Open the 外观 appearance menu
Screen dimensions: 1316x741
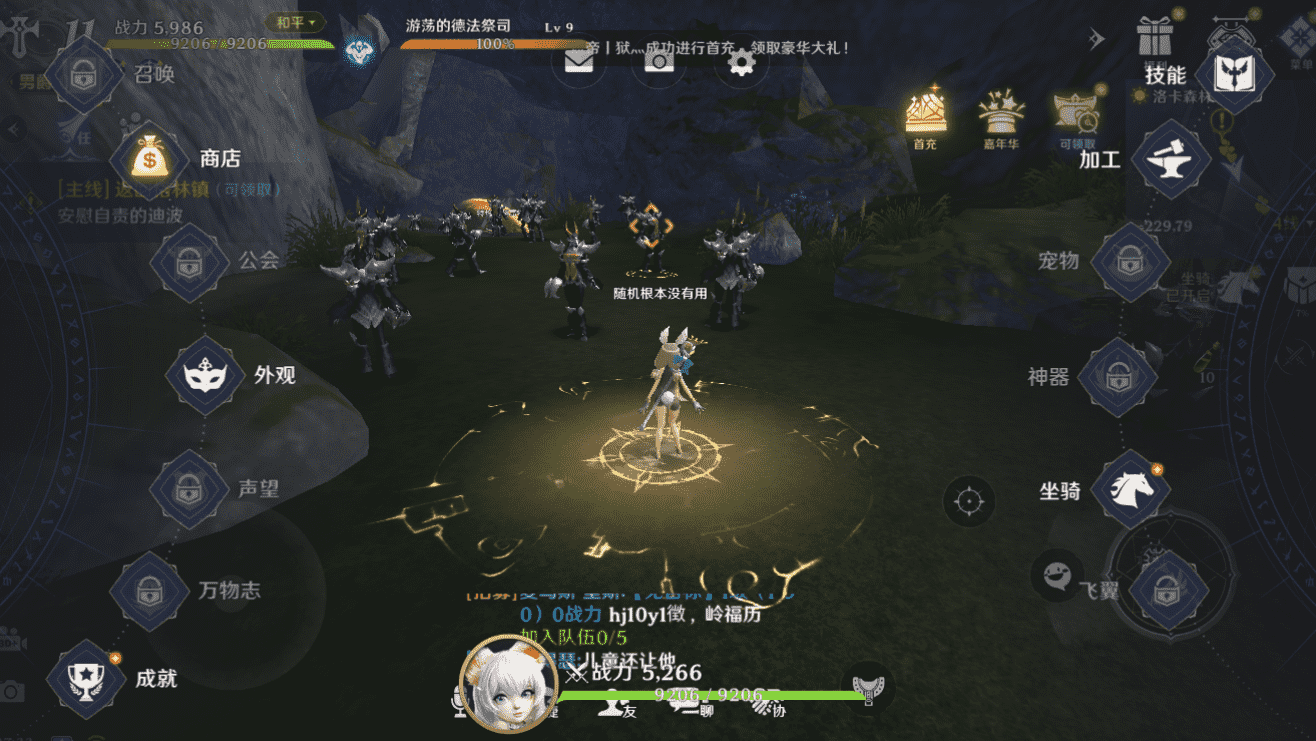coord(205,375)
